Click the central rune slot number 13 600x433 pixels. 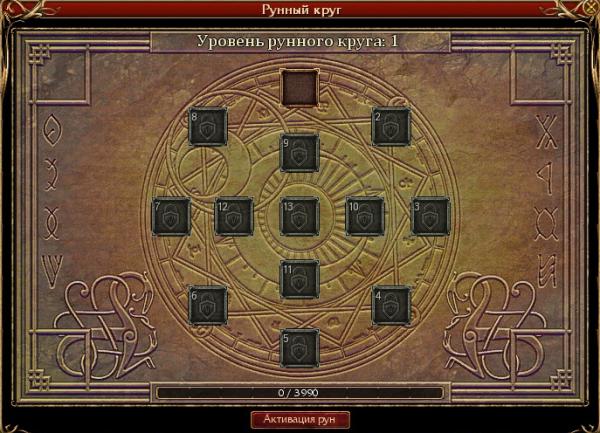(x=300, y=216)
